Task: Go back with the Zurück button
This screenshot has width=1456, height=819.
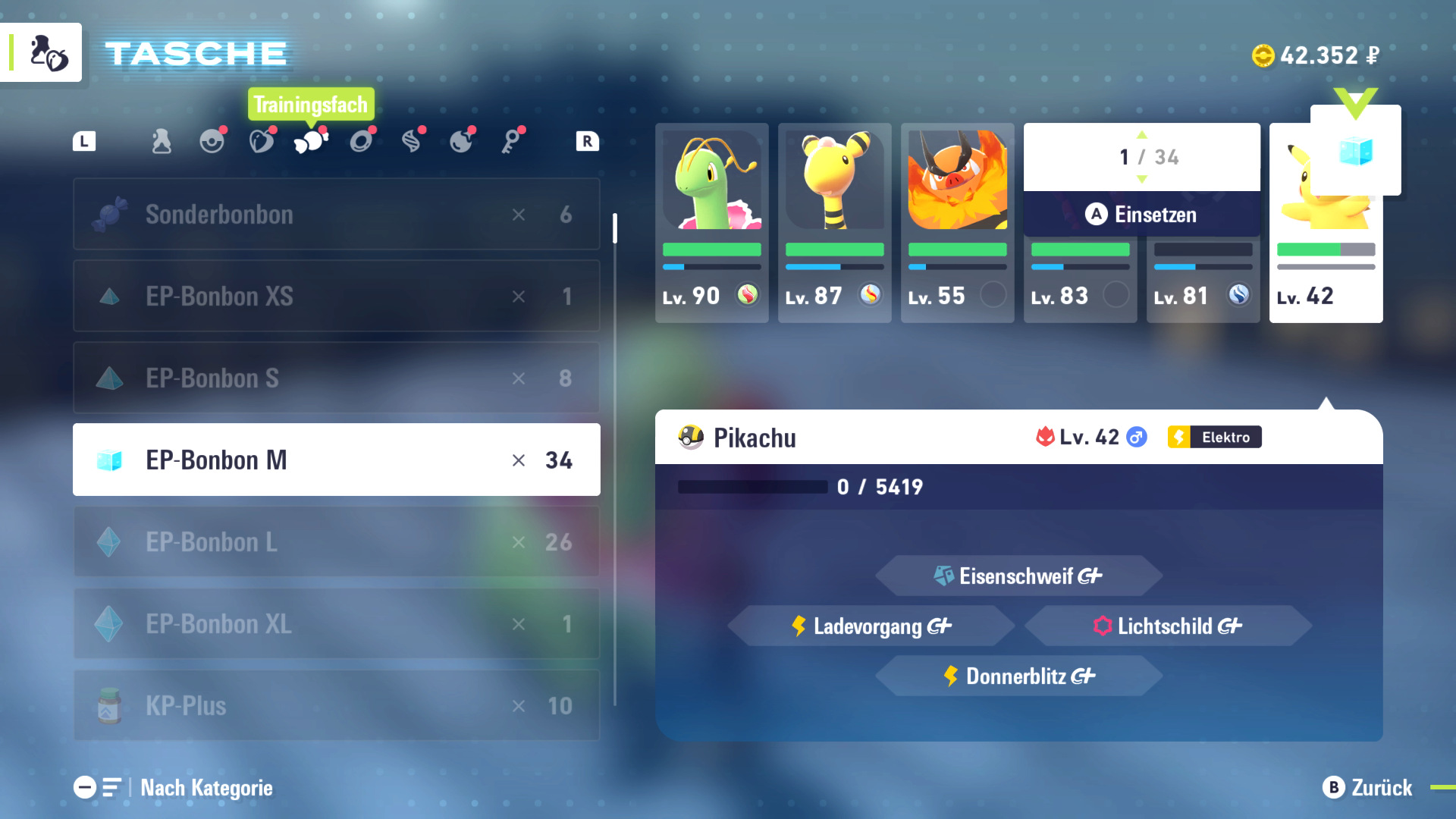Action: (1368, 788)
